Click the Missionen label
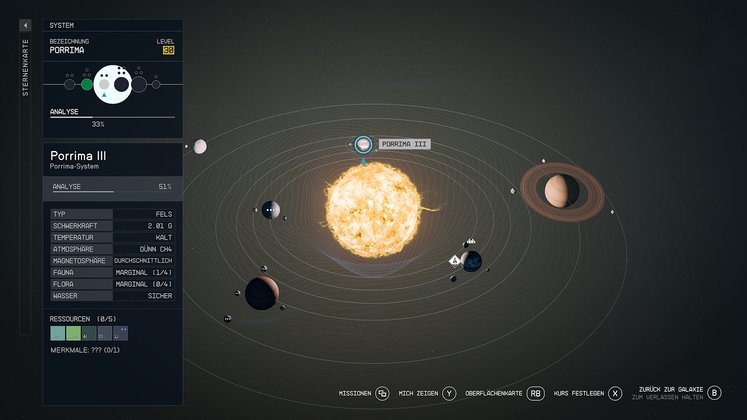Screen dimensions: 747x420 coord(355,393)
